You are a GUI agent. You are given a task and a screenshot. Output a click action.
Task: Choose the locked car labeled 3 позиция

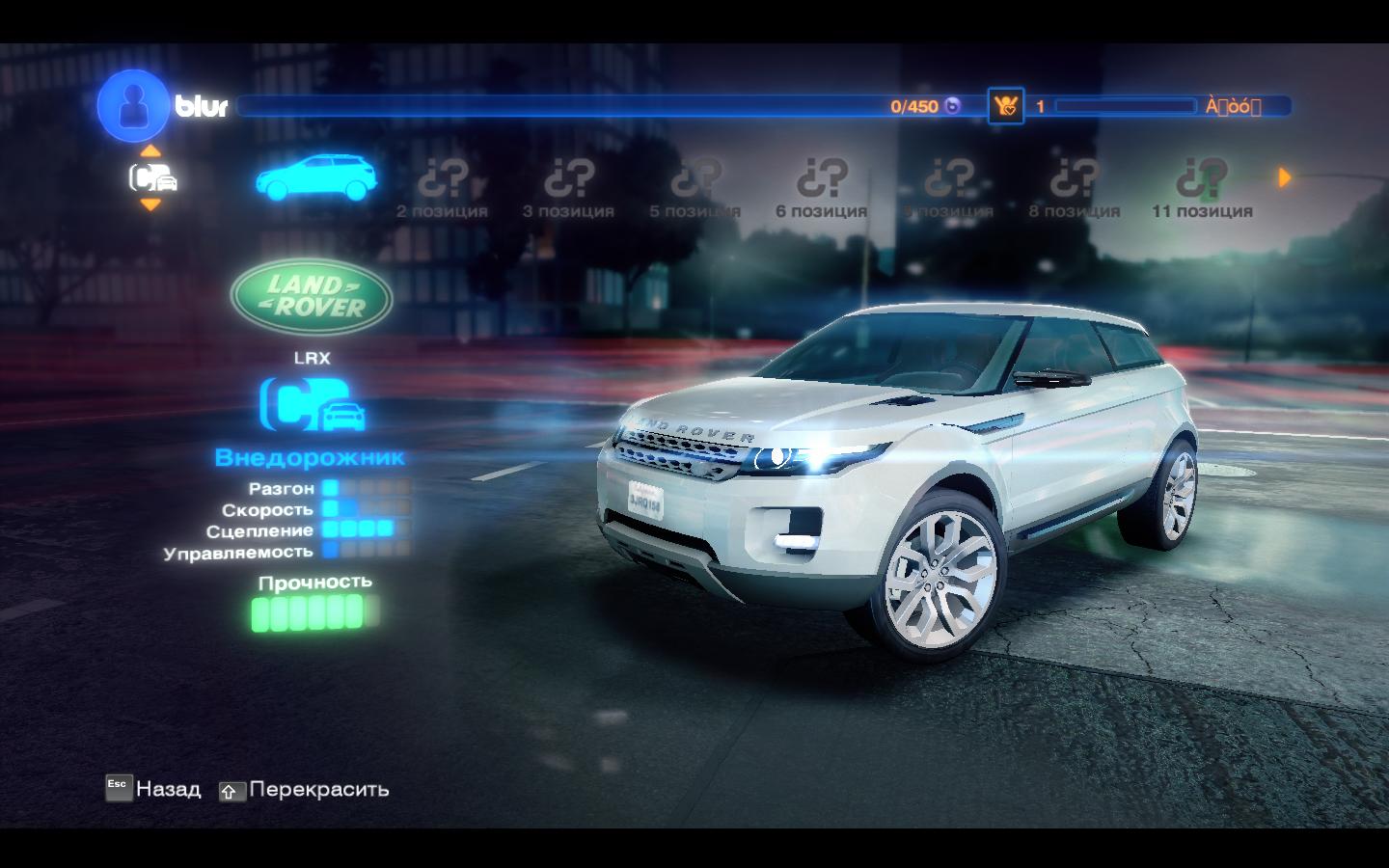pos(569,188)
